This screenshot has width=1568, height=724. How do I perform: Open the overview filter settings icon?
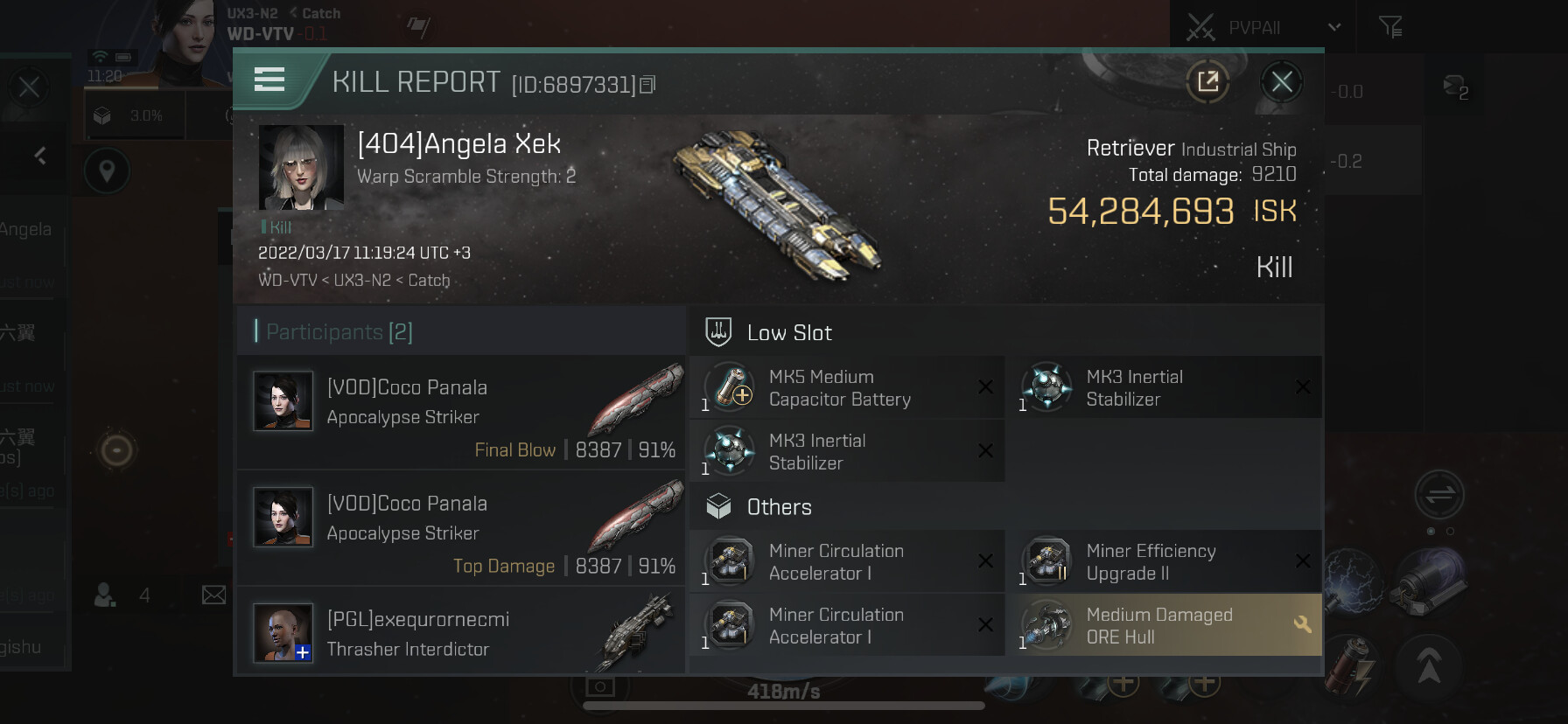(1390, 28)
